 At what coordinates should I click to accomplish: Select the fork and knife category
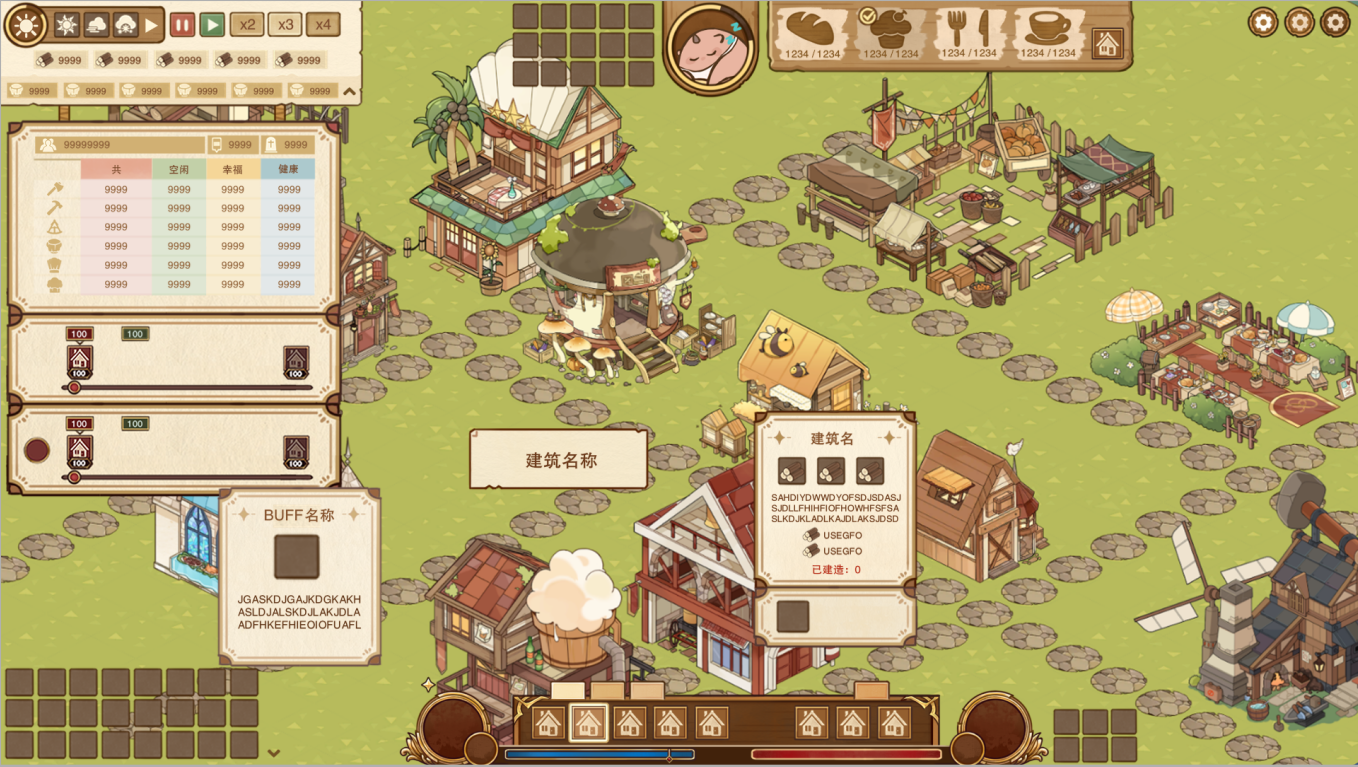[x=968, y=34]
